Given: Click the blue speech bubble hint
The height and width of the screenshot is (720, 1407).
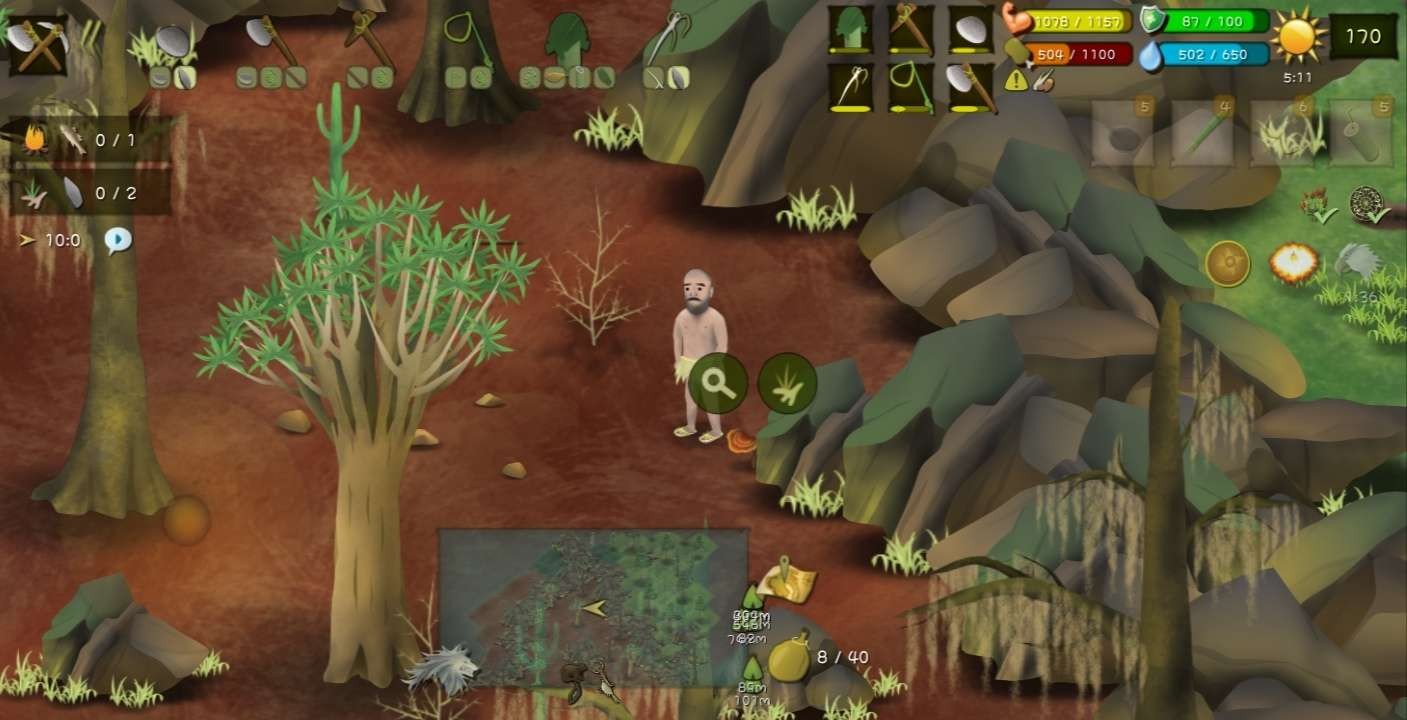Looking at the screenshot, I should click(x=118, y=240).
